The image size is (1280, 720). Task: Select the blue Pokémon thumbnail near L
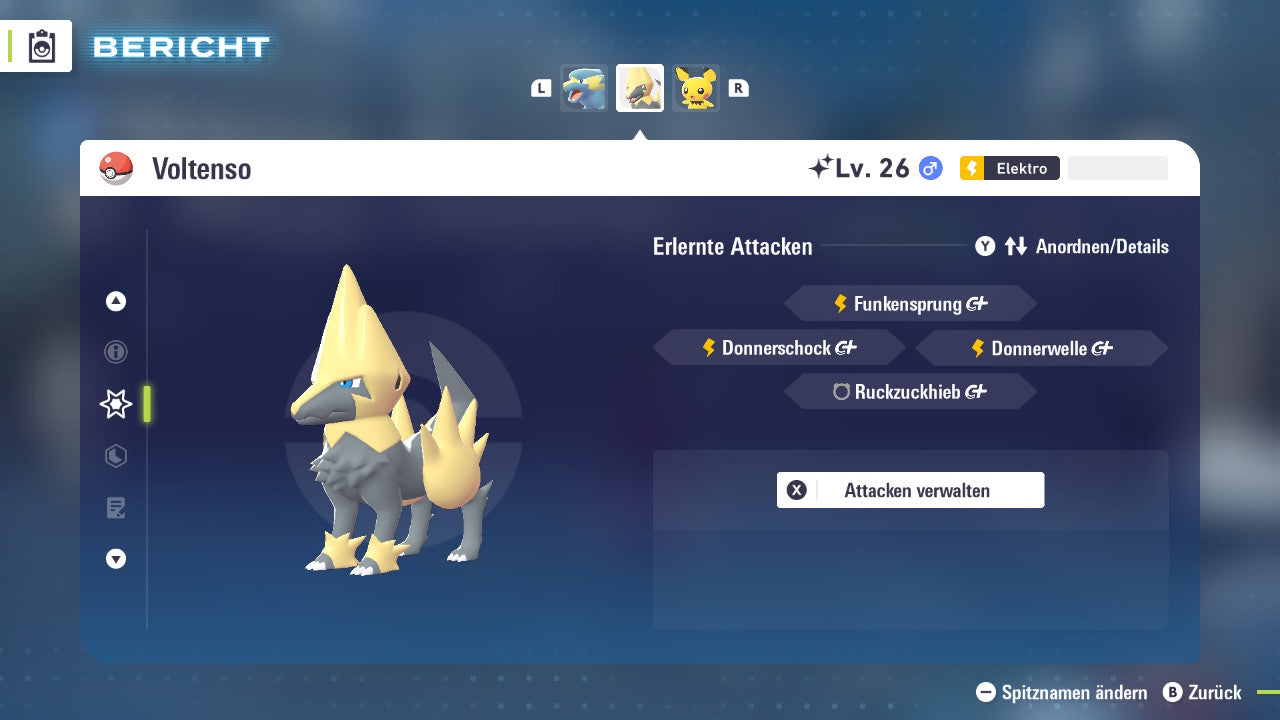584,88
